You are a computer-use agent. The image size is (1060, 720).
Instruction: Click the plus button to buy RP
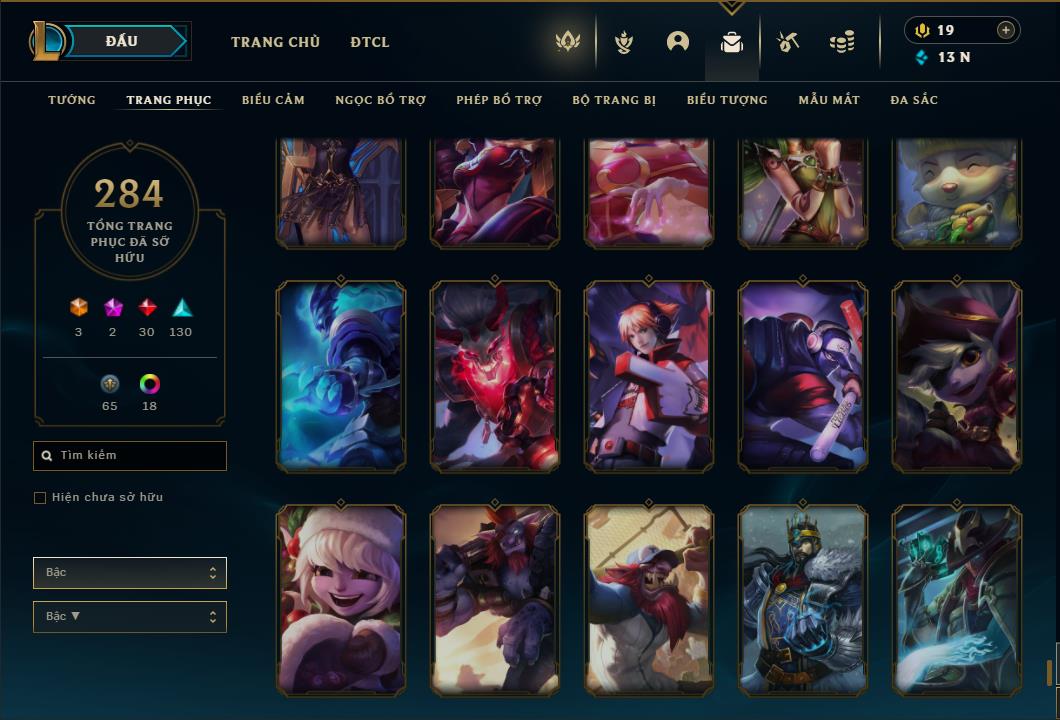click(x=1006, y=30)
